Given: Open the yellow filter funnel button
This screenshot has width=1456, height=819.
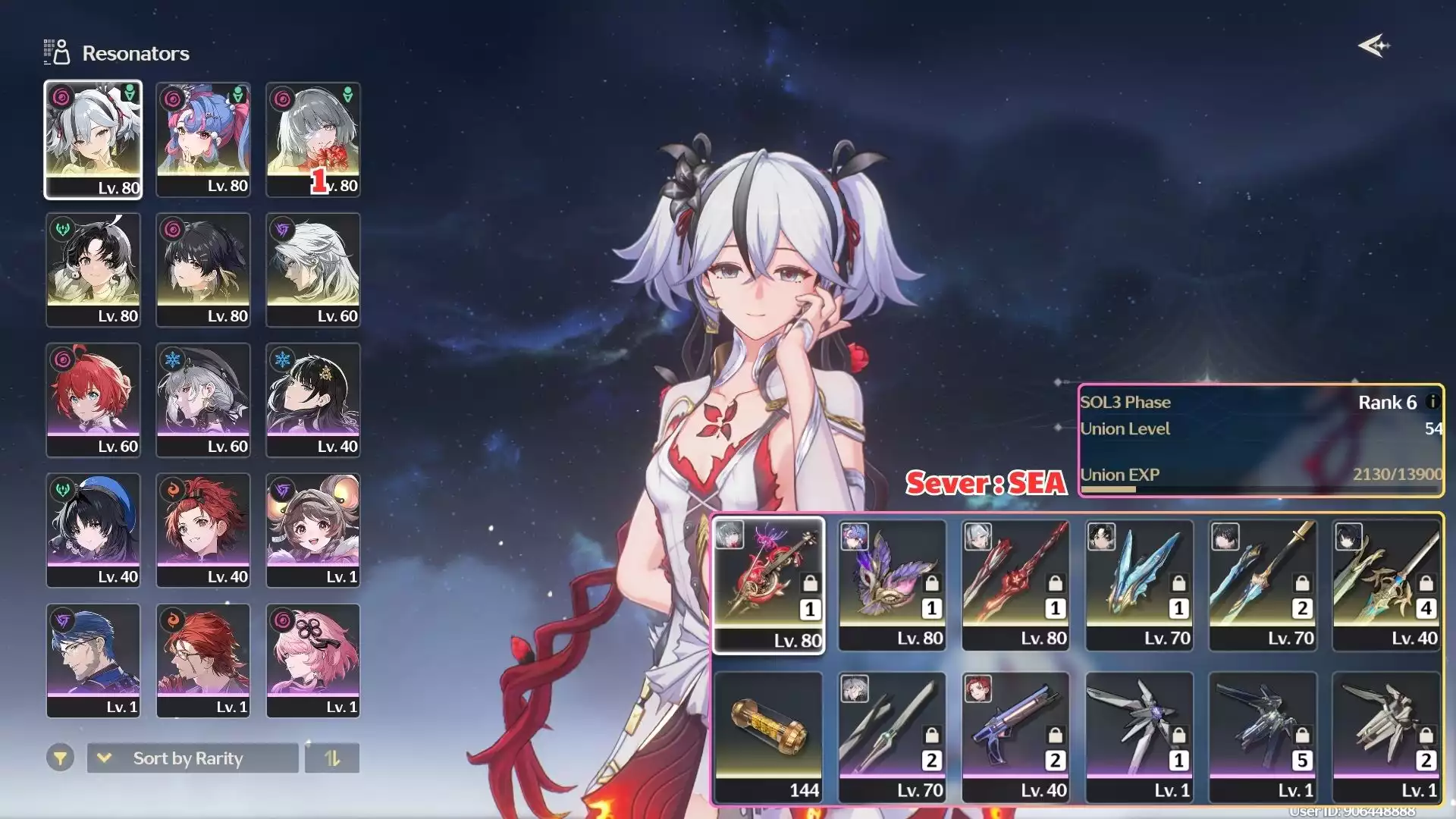Looking at the screenshot, I should (60, 758).
